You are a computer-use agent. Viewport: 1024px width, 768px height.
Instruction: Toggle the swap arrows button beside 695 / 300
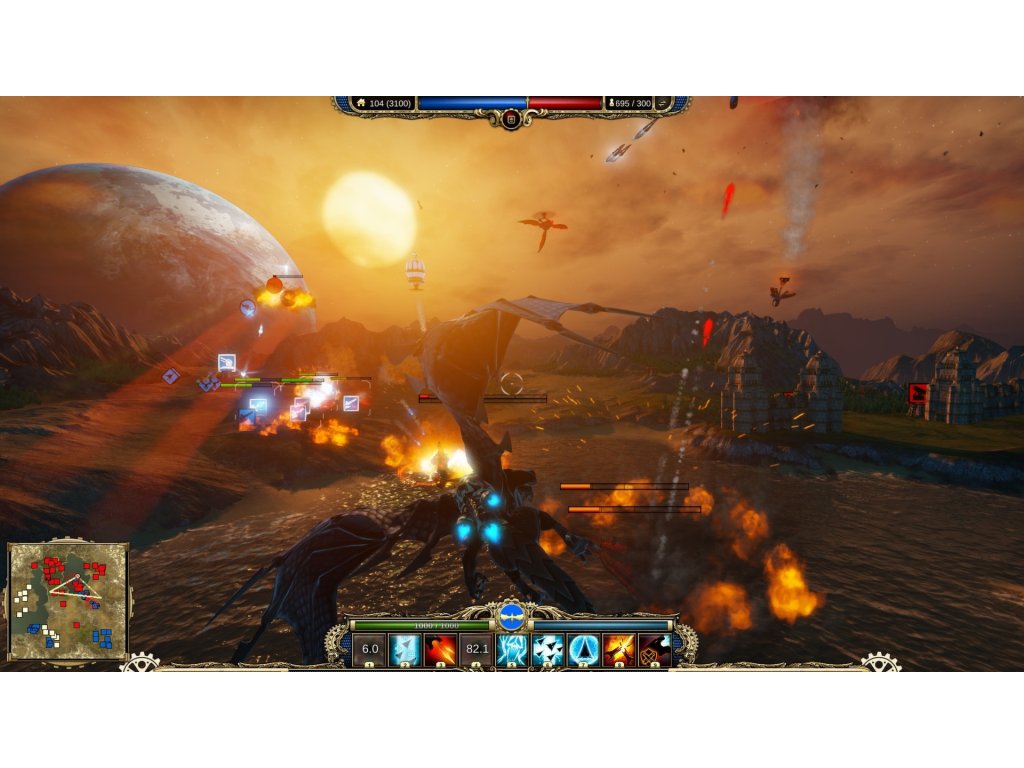tap(665, 103)
